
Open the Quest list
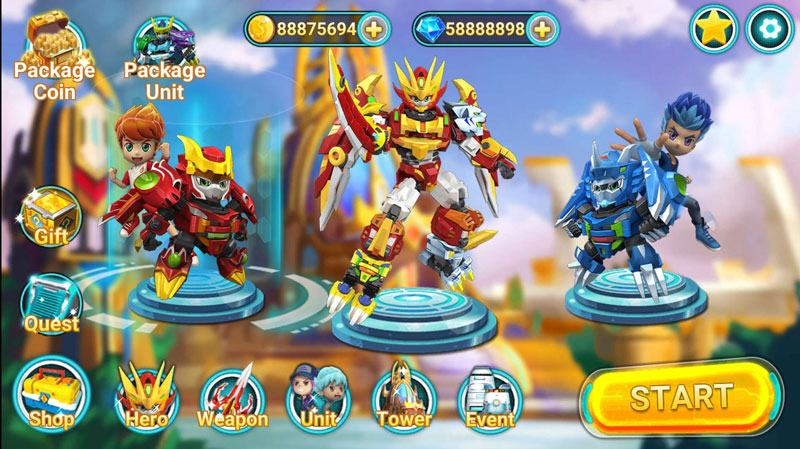[51, 304]
